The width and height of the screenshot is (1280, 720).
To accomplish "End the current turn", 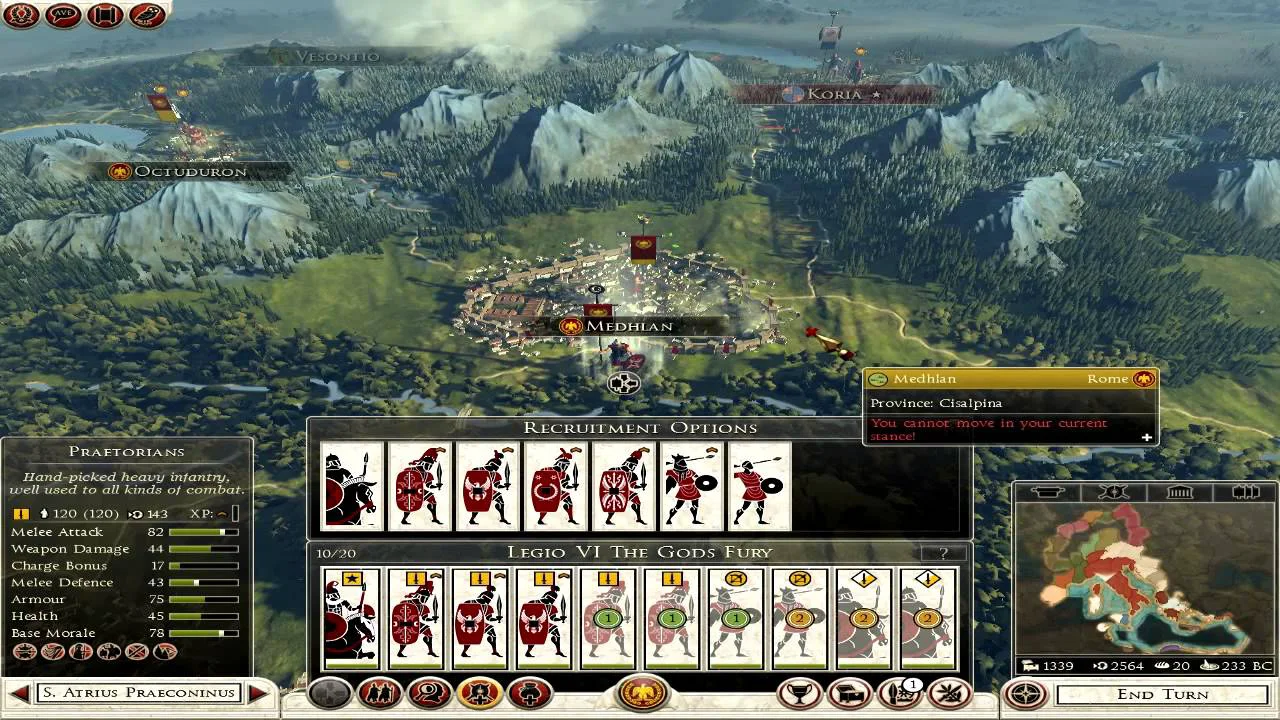I will click(x=1163, y=694).
